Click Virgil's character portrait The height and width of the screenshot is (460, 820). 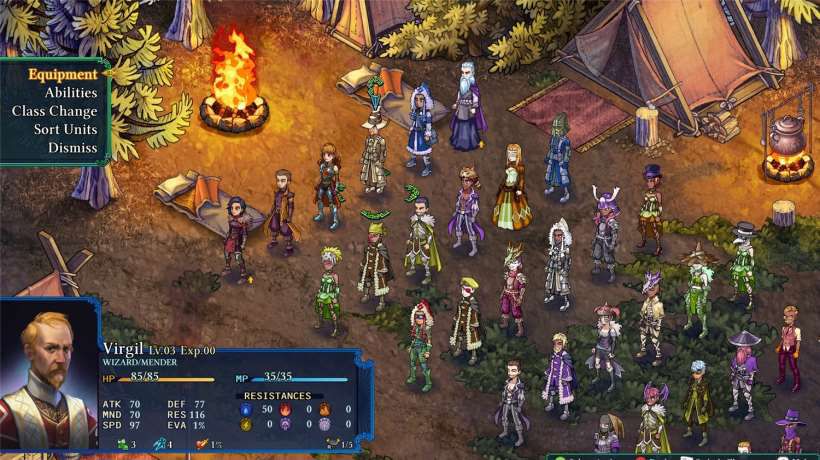(48, 378)
